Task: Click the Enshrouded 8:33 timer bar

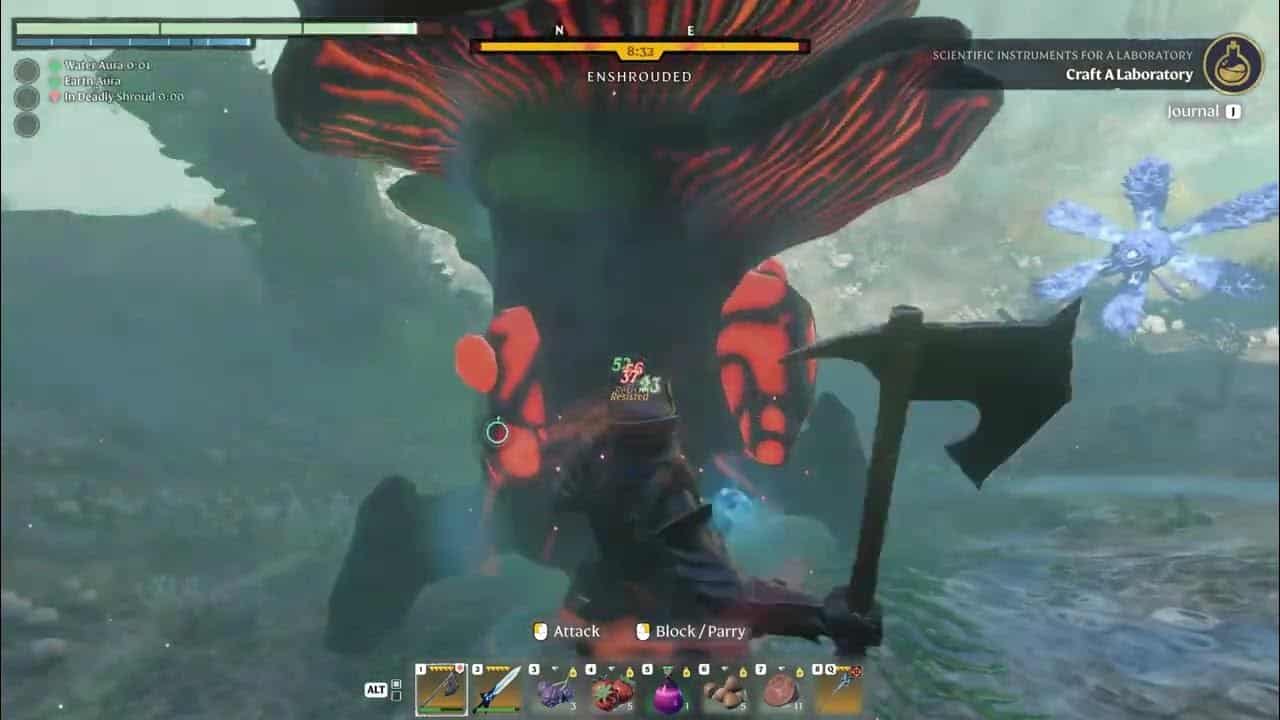Action: (x=640, y=45)
